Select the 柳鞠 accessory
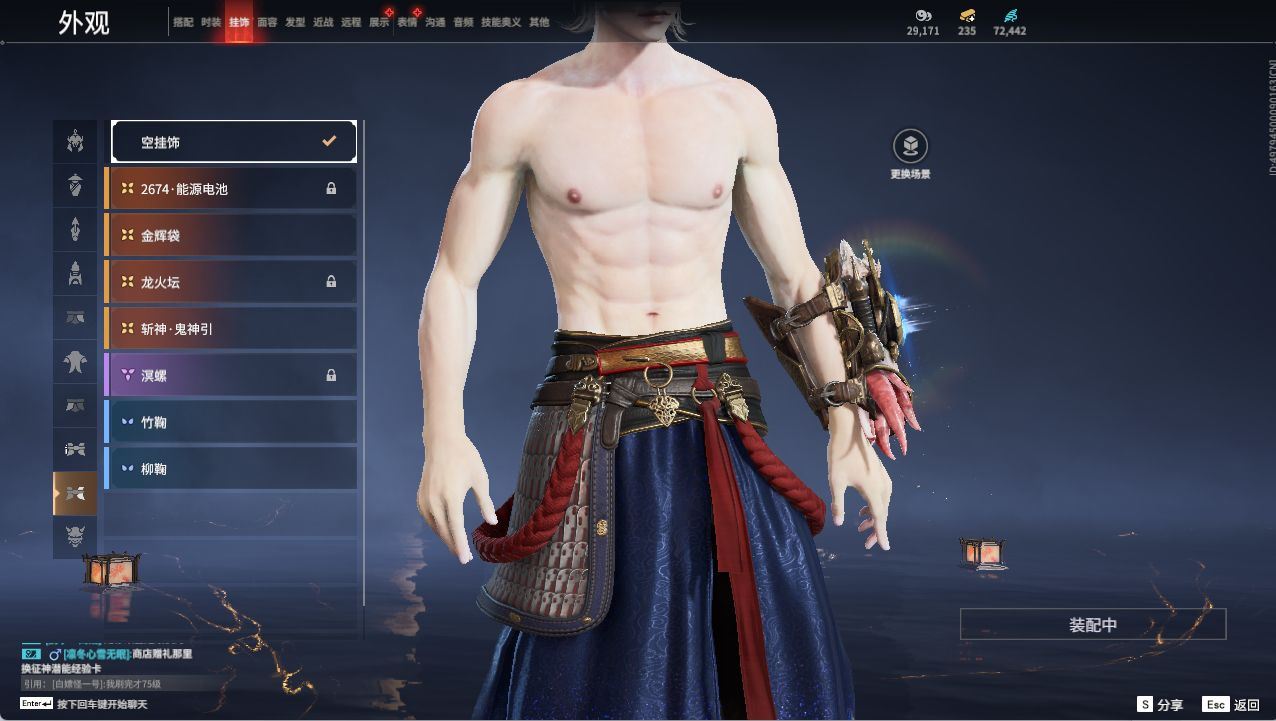Screen dimensions: 1276x721 (231, 468)
